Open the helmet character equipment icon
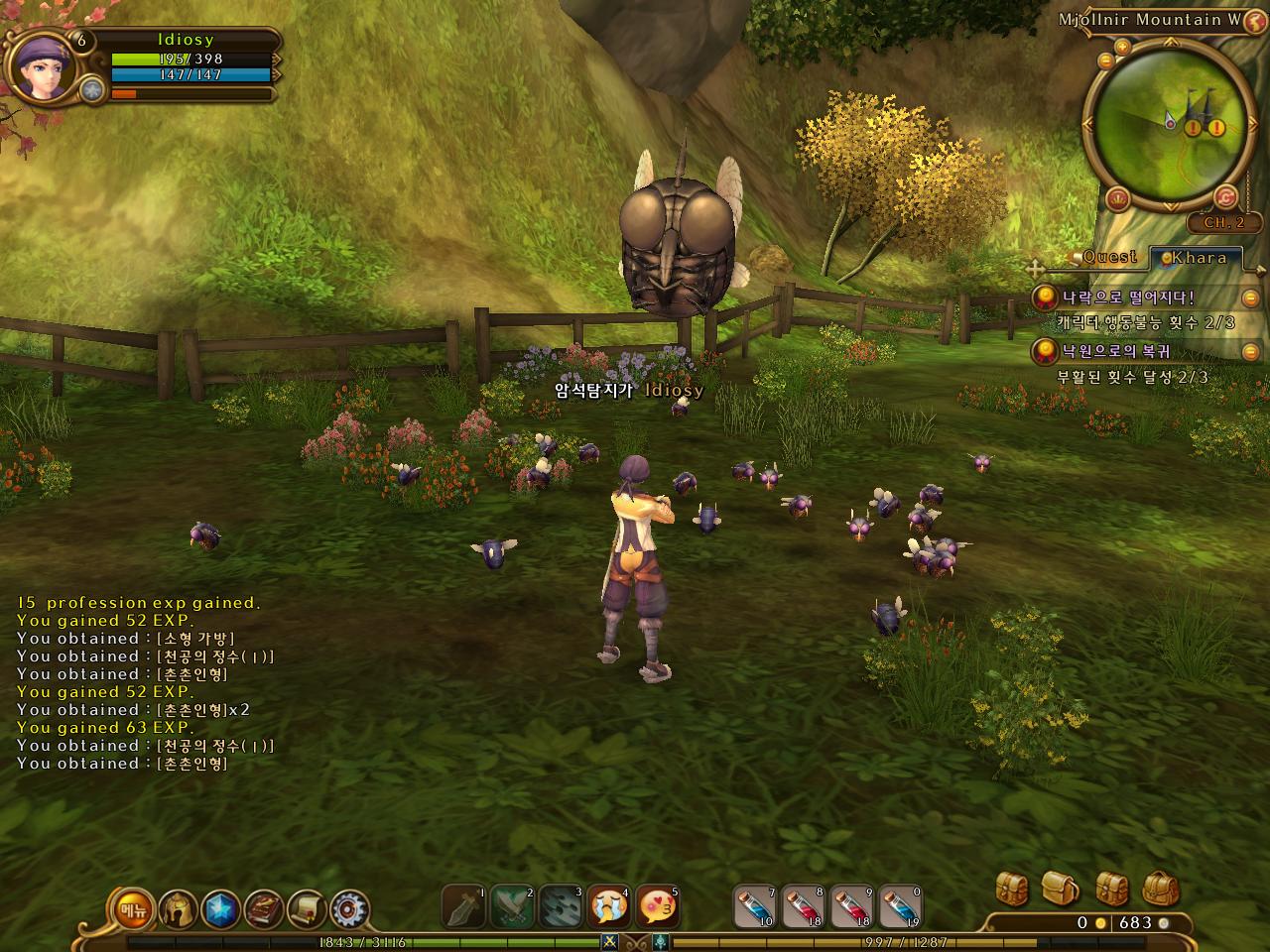This screenshot has height=952, width=1270. [178, 909]
